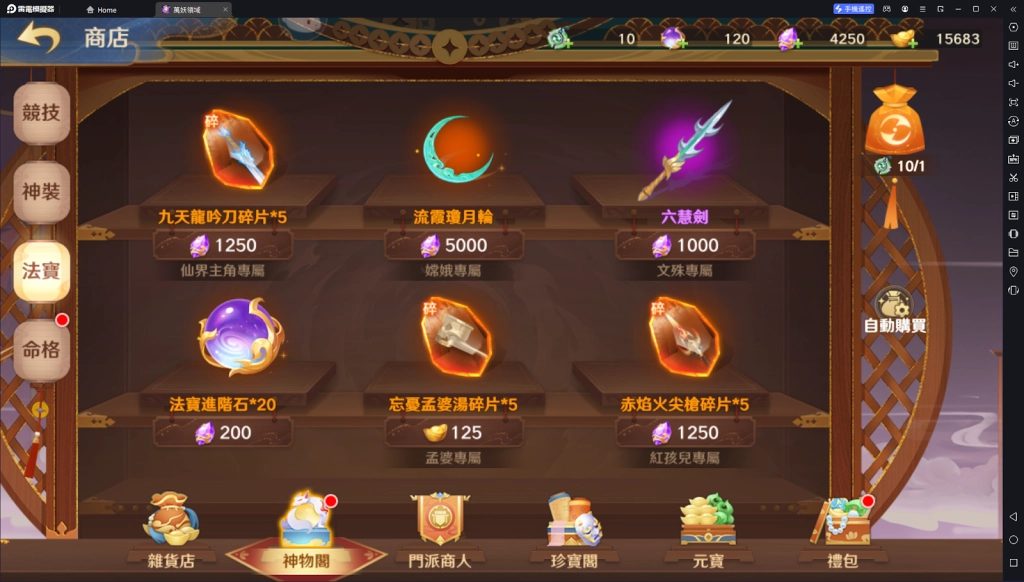This screenshot has width=1024, height=582.
Task: Open the 雜貨店 shop
Action: pos(169,530)
